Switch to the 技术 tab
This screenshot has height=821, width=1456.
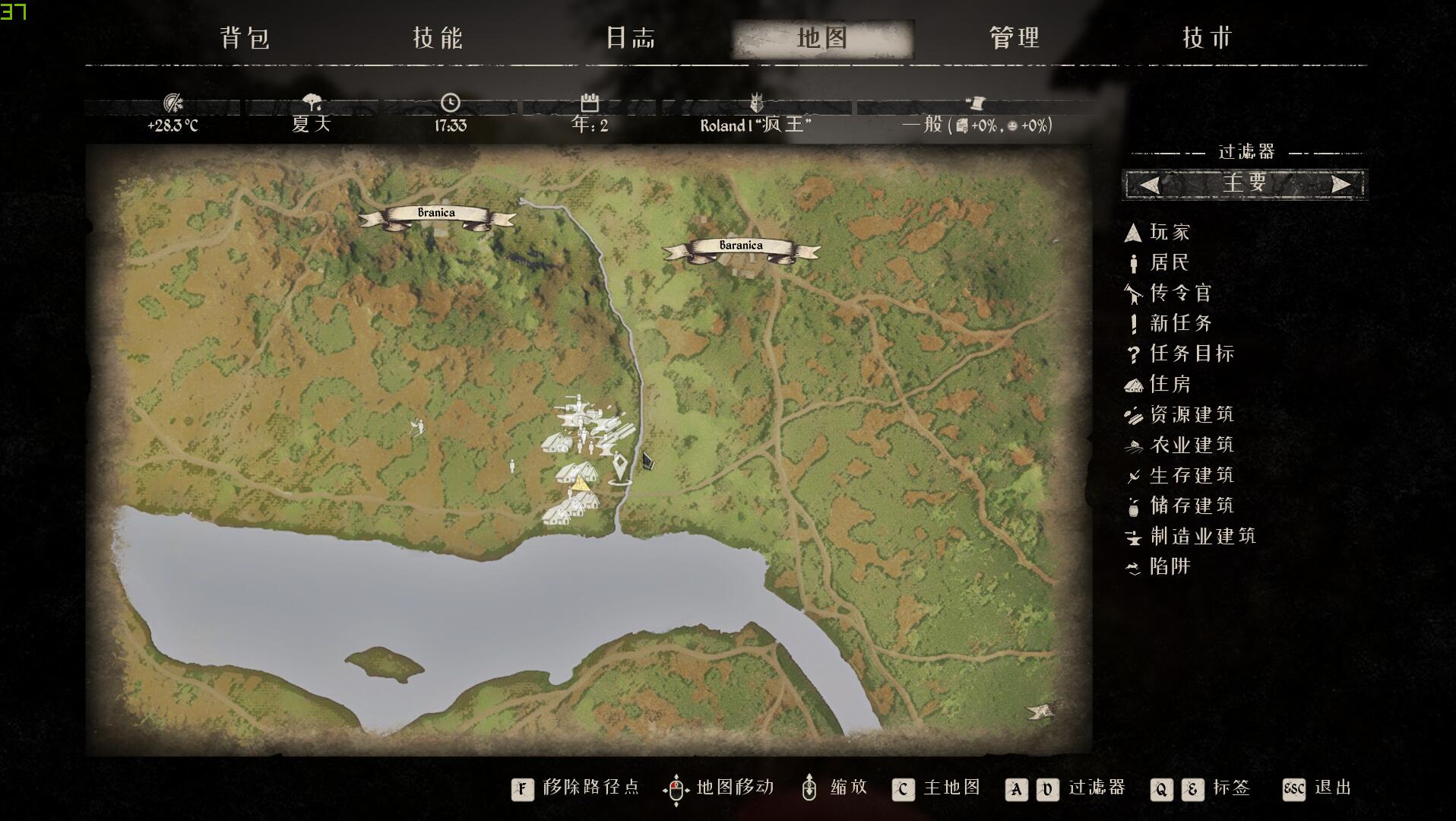coord(1207,38)
